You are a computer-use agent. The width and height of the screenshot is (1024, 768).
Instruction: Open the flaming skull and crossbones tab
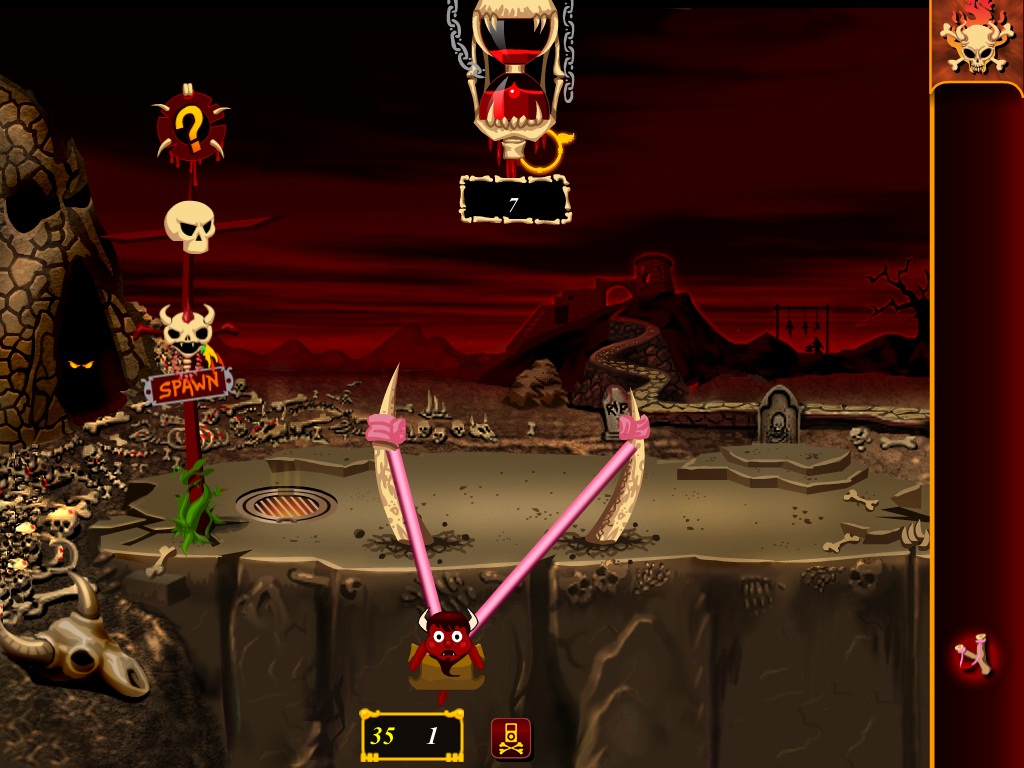(x=976, y=42)
